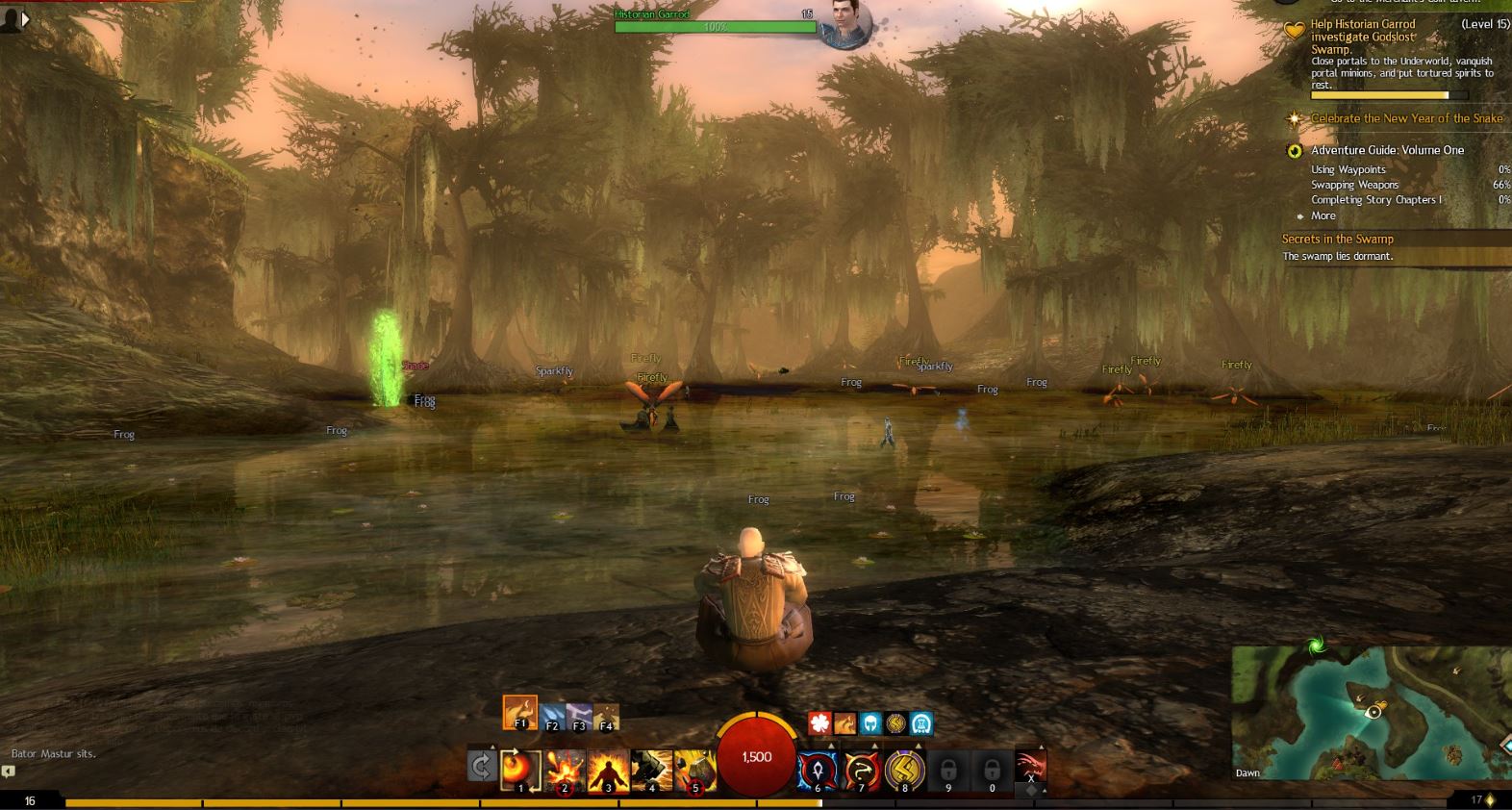Expand the party panel arrow beside portrait

click(26, 18)
